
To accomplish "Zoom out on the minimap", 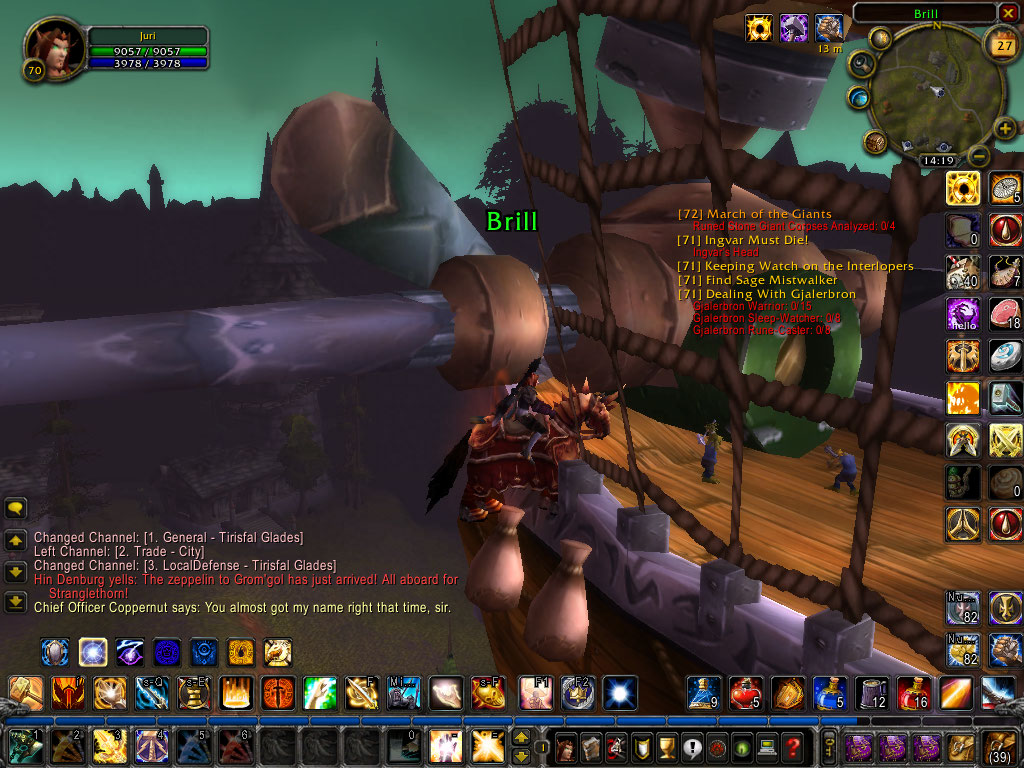I will [980, 157].
